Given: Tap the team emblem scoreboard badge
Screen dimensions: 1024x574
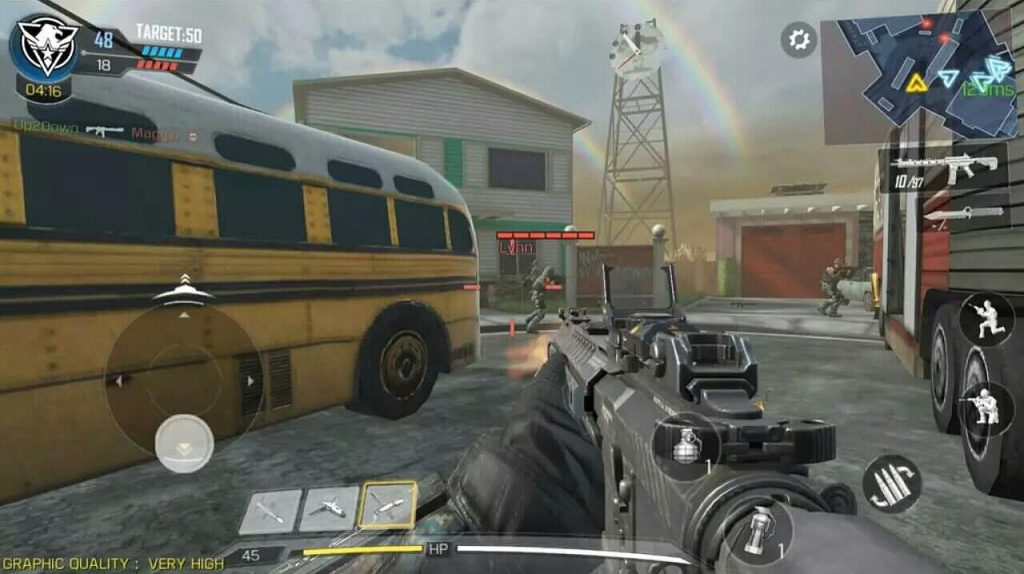Looking at the screenshot, I should (x=45, y=46).
